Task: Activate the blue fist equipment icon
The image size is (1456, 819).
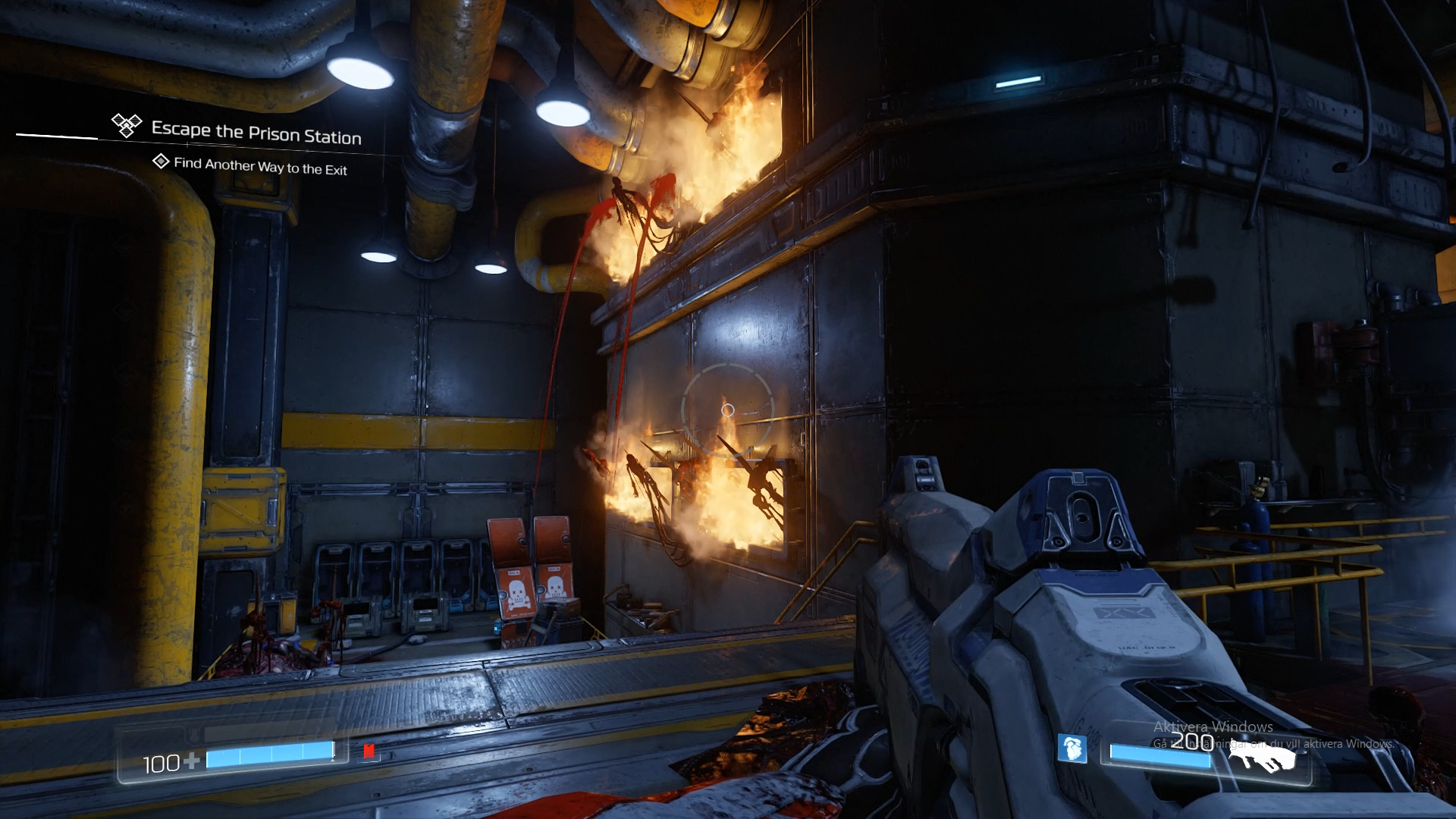Action: tap(1072, 749)
